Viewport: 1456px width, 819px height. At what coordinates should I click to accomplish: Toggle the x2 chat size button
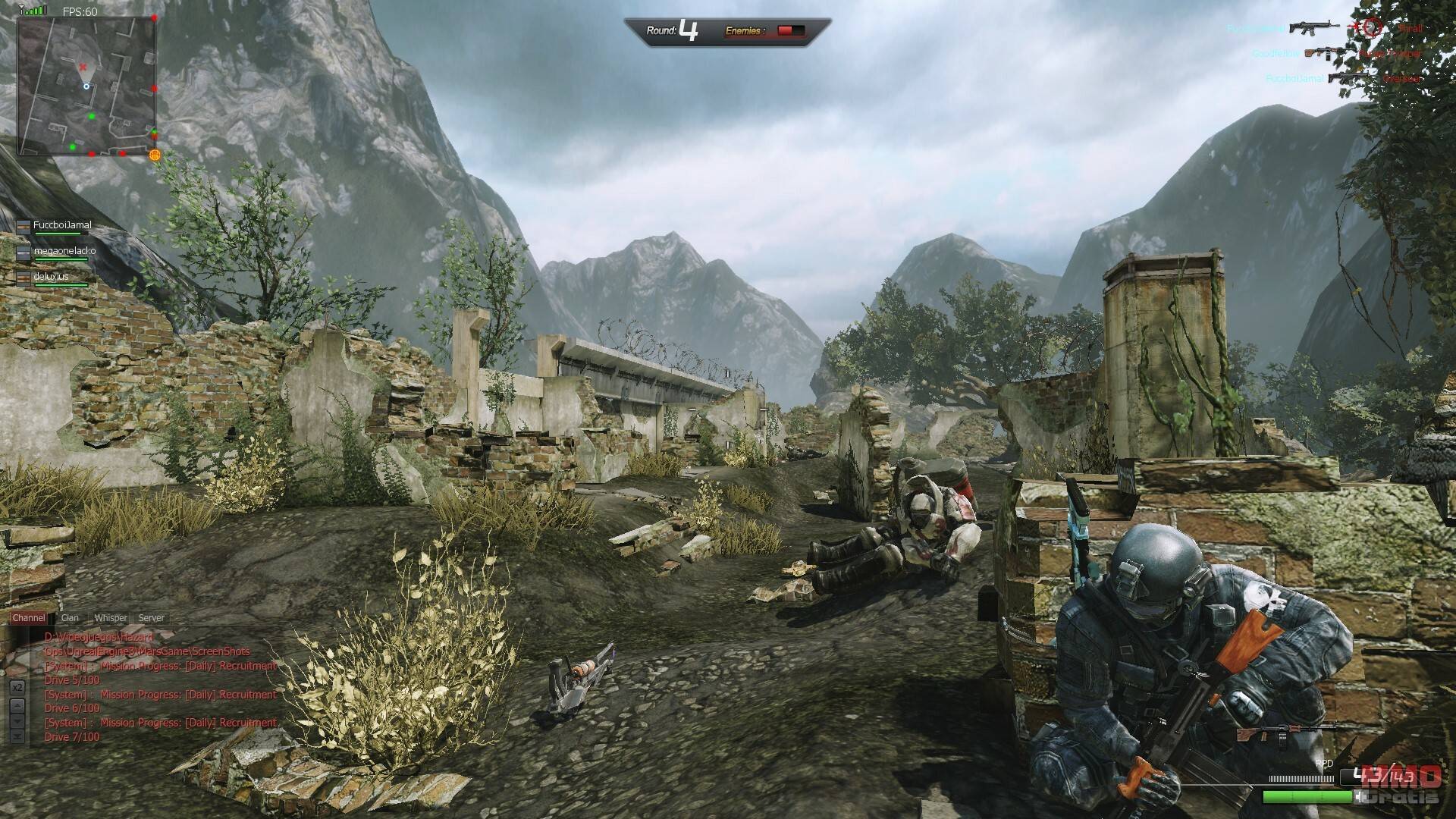(x=17, y=687)
